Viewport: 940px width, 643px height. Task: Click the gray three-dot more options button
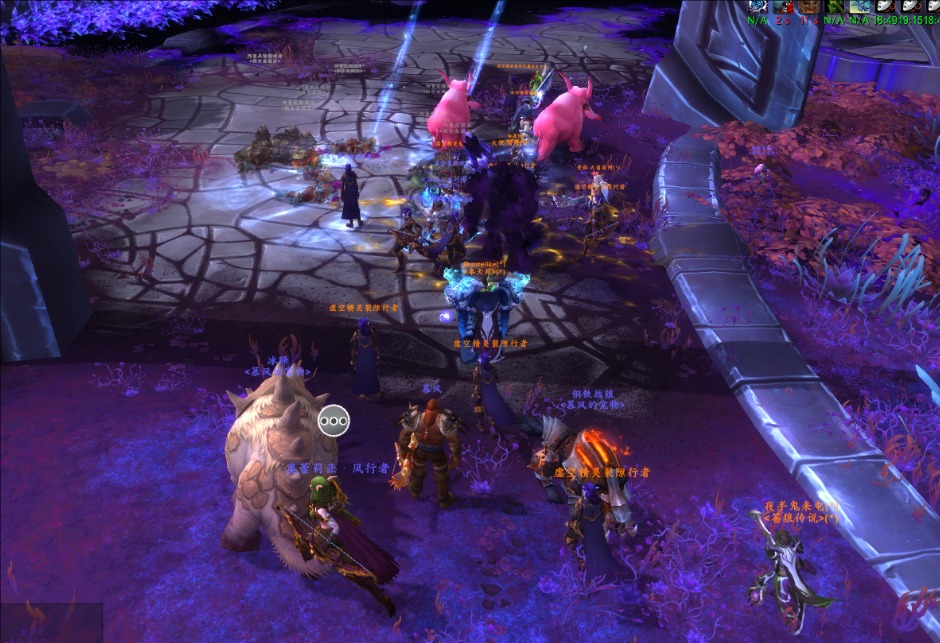[333, 421]
